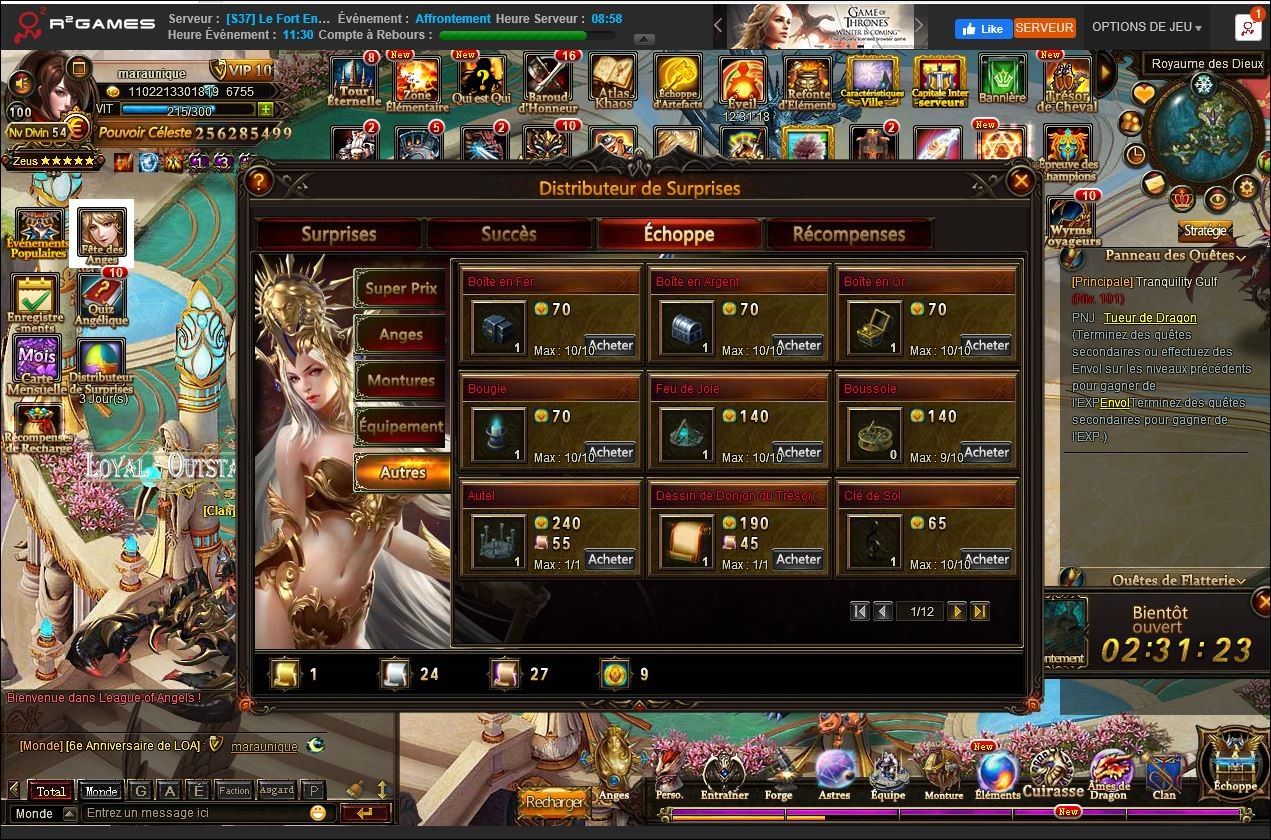Open the Options de Jeu dropdown

(x=1146, y=28)
